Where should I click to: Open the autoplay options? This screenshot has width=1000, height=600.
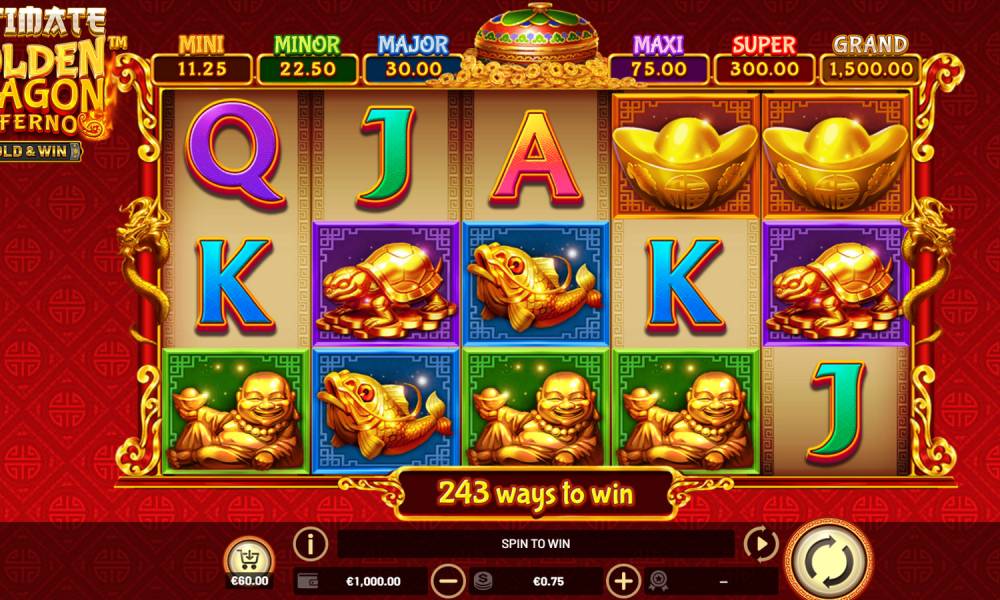761,545
